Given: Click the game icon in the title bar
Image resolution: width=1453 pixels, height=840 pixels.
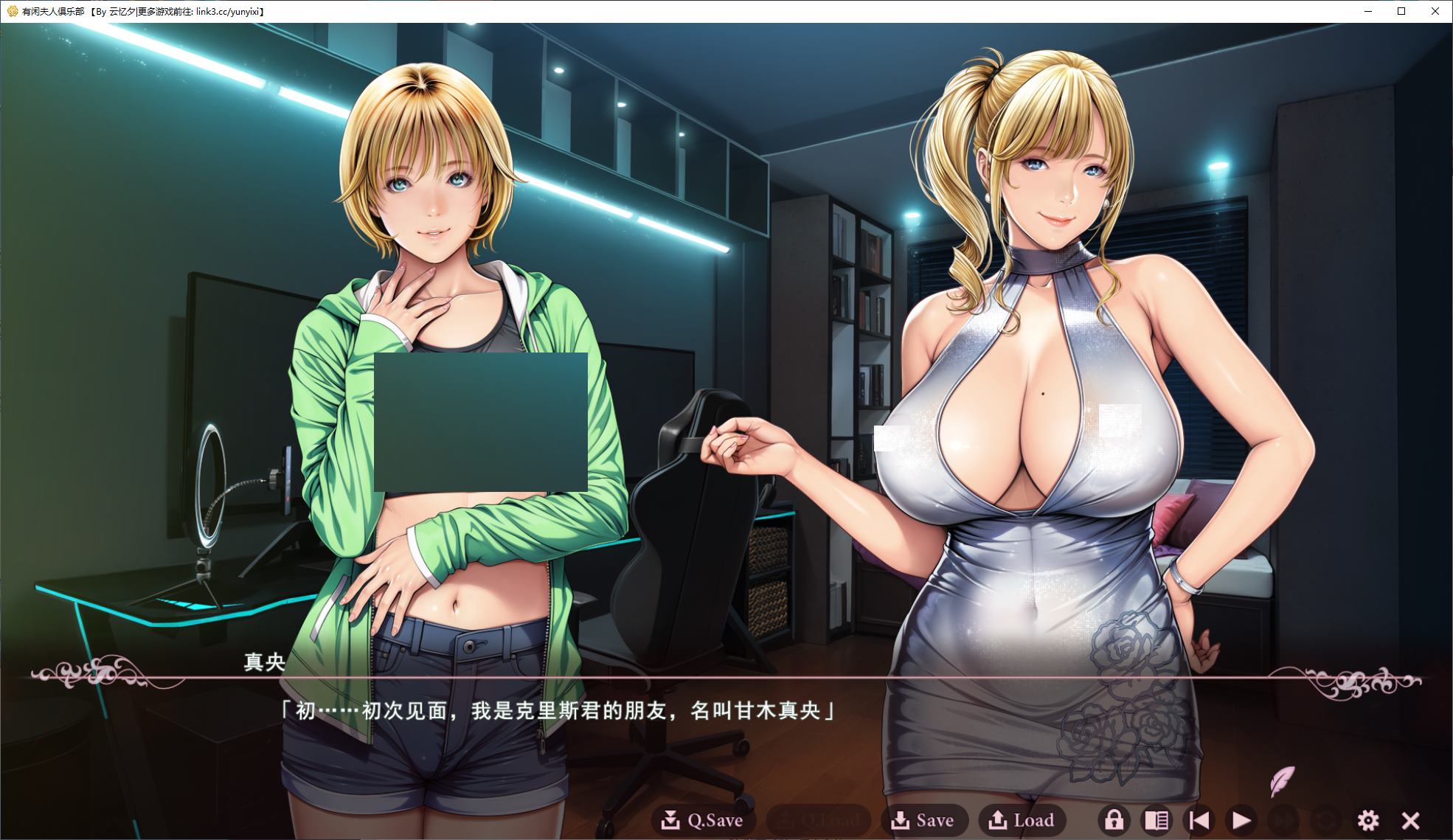Looking at the screenshot, I should [x=10, y=11].
